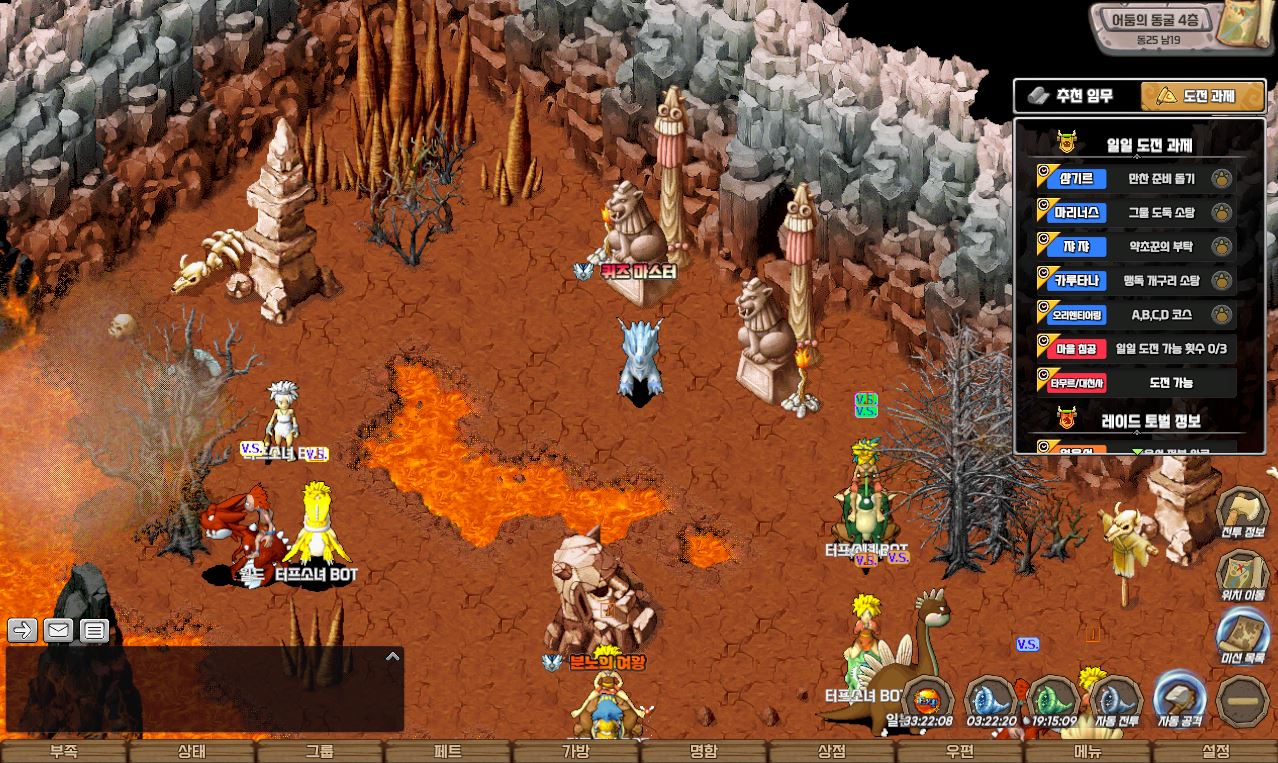Toggle 자동 공격 hammer button

tap(1179, 698)
